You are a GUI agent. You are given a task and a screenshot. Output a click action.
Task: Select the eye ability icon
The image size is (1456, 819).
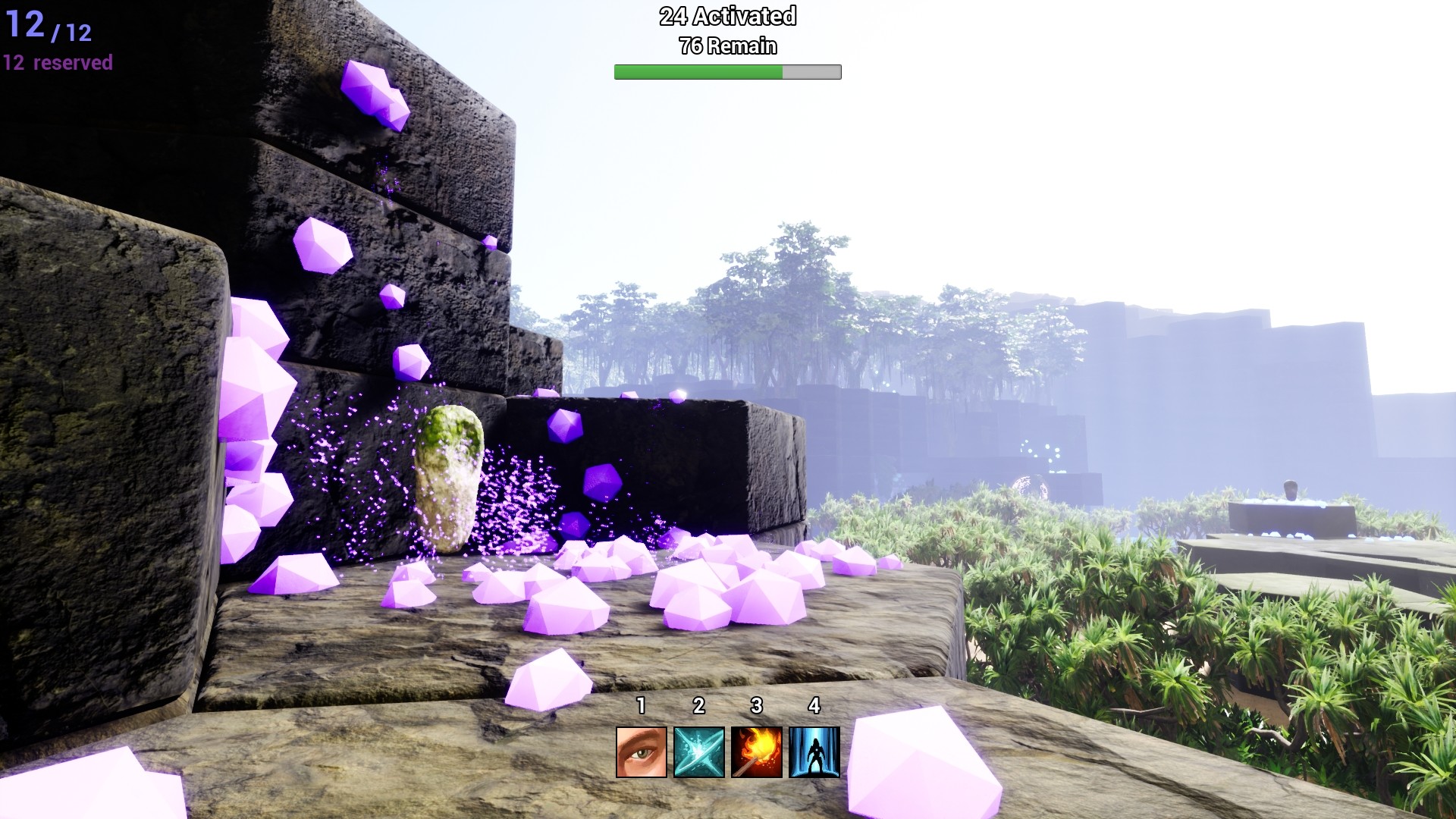(642, 752)
